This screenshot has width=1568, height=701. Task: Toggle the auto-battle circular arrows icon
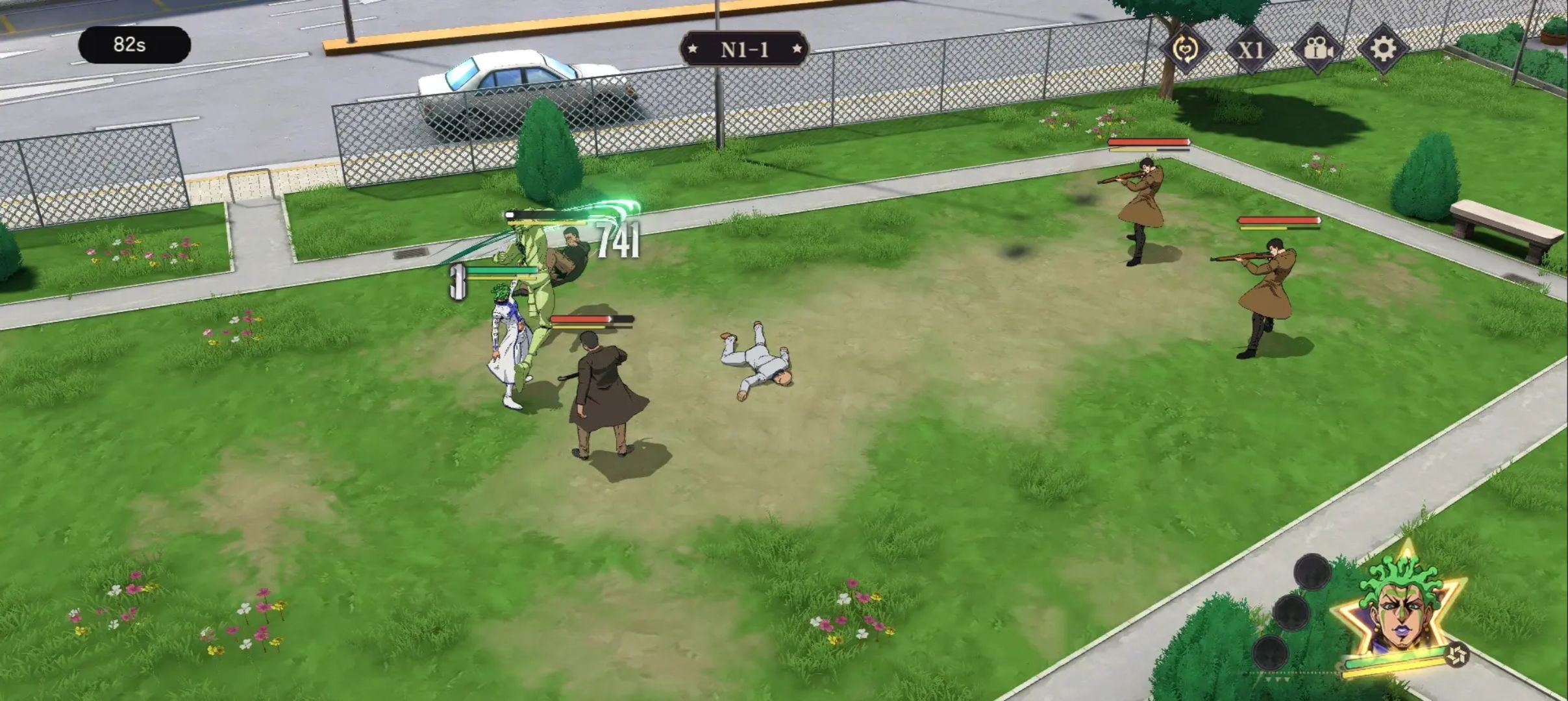1185,49
